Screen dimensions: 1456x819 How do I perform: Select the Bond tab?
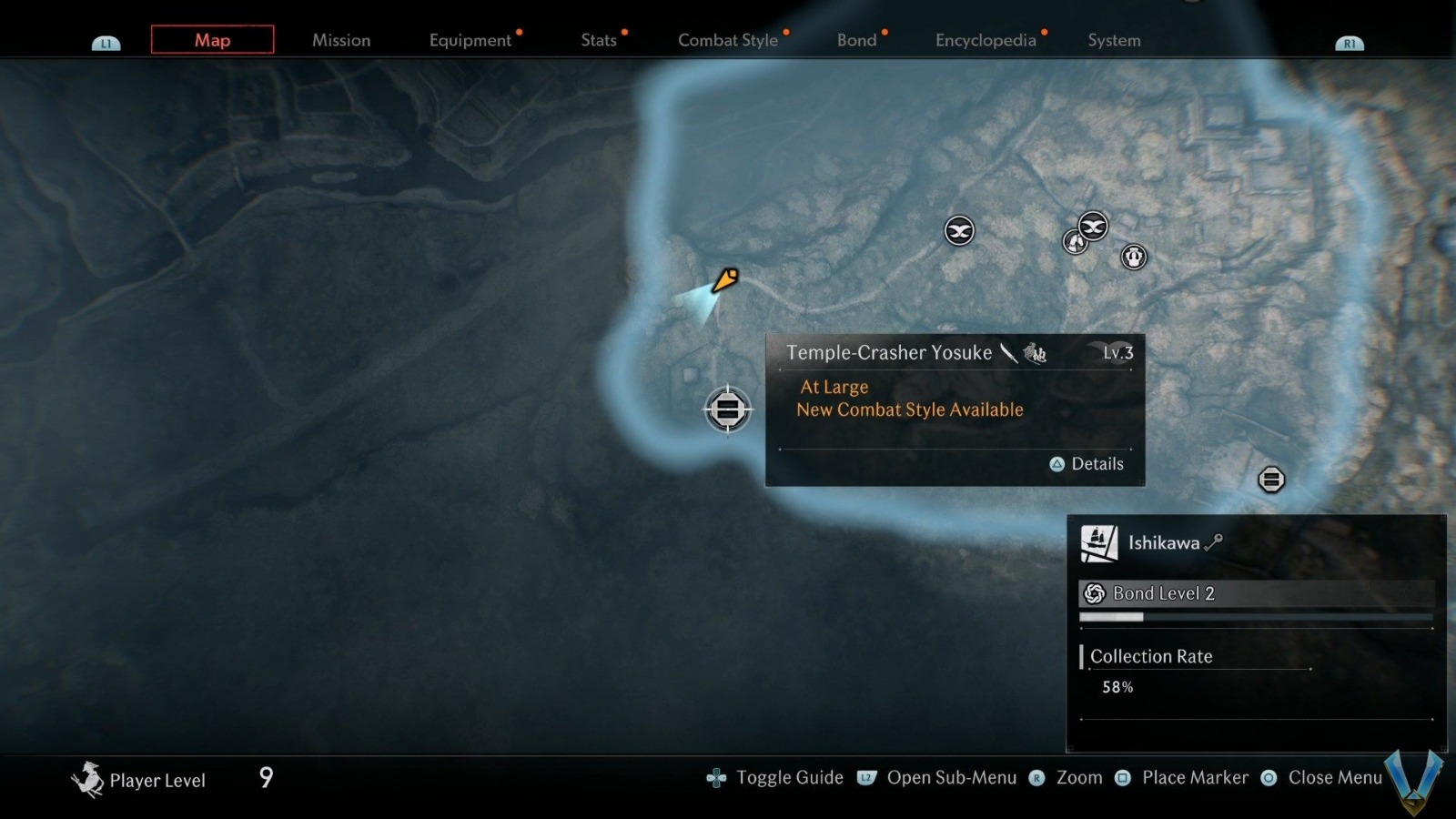[857, 40]
